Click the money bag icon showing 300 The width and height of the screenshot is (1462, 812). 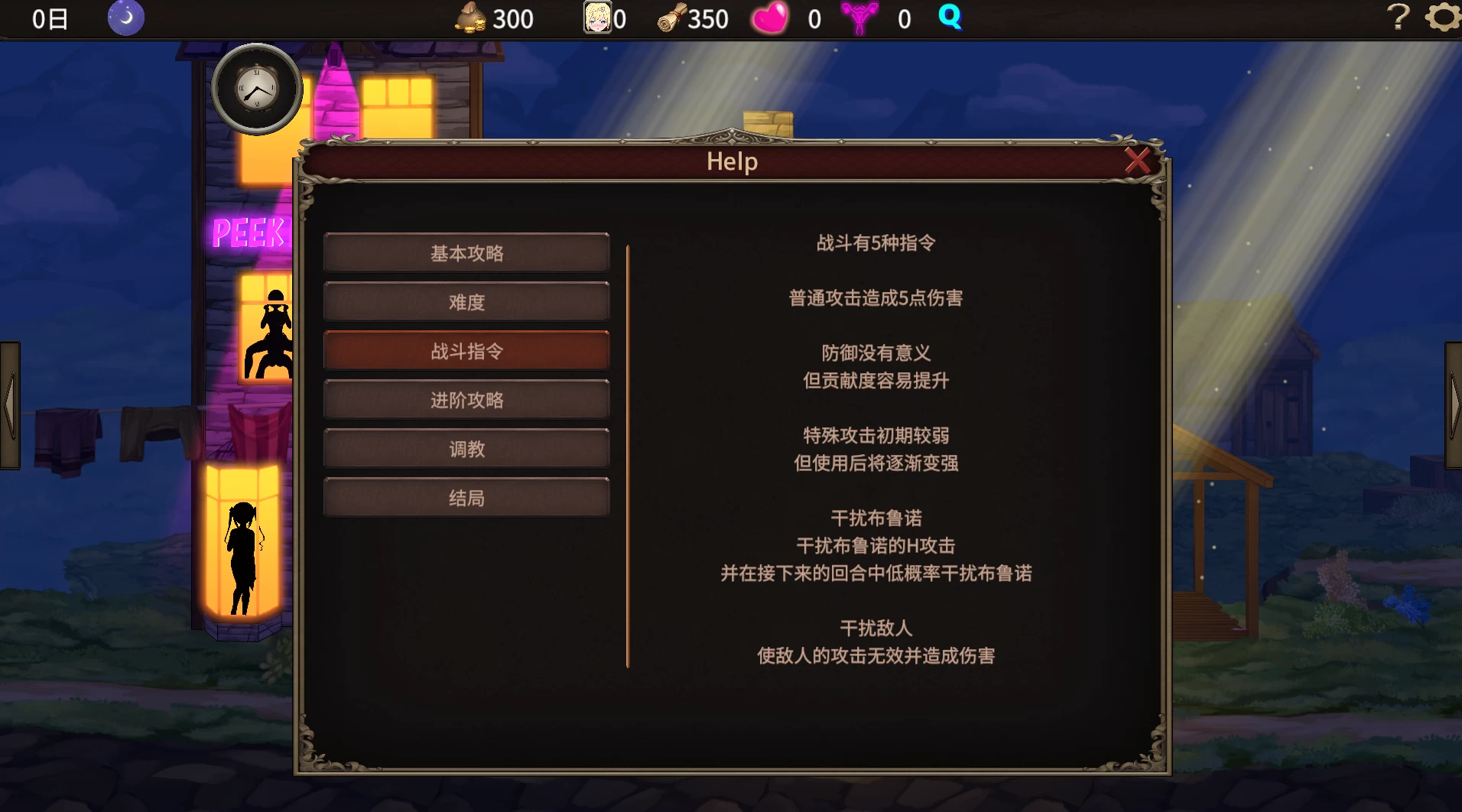(471, 18)
